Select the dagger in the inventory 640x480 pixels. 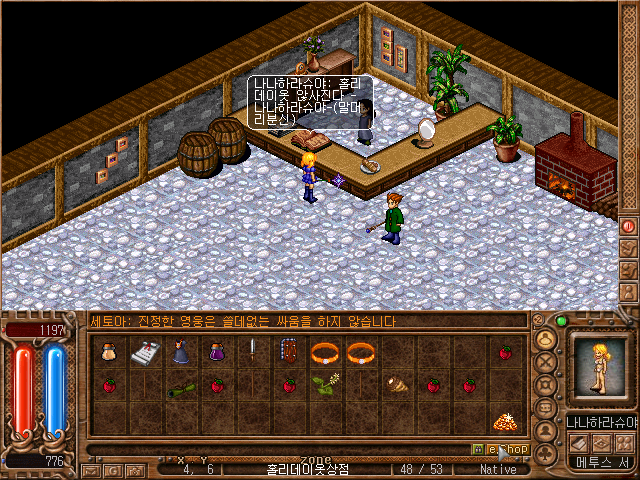pyautogui.click(x=253, y=353)
